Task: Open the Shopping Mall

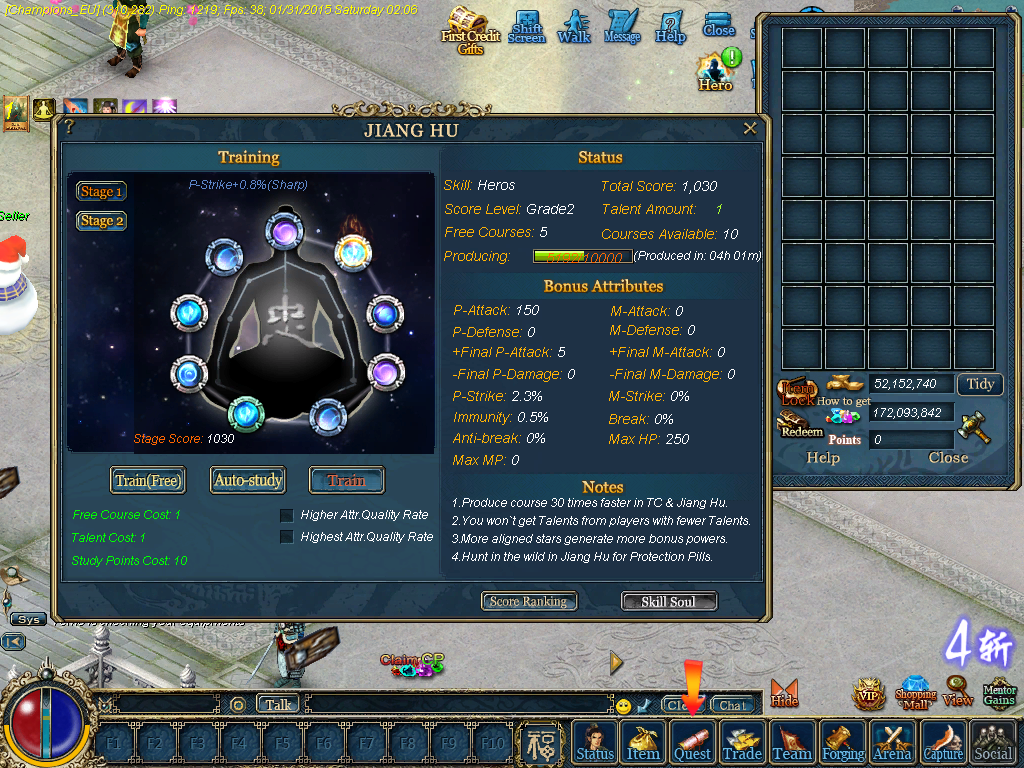Action: pyautogui.click(x=915, y=693)
